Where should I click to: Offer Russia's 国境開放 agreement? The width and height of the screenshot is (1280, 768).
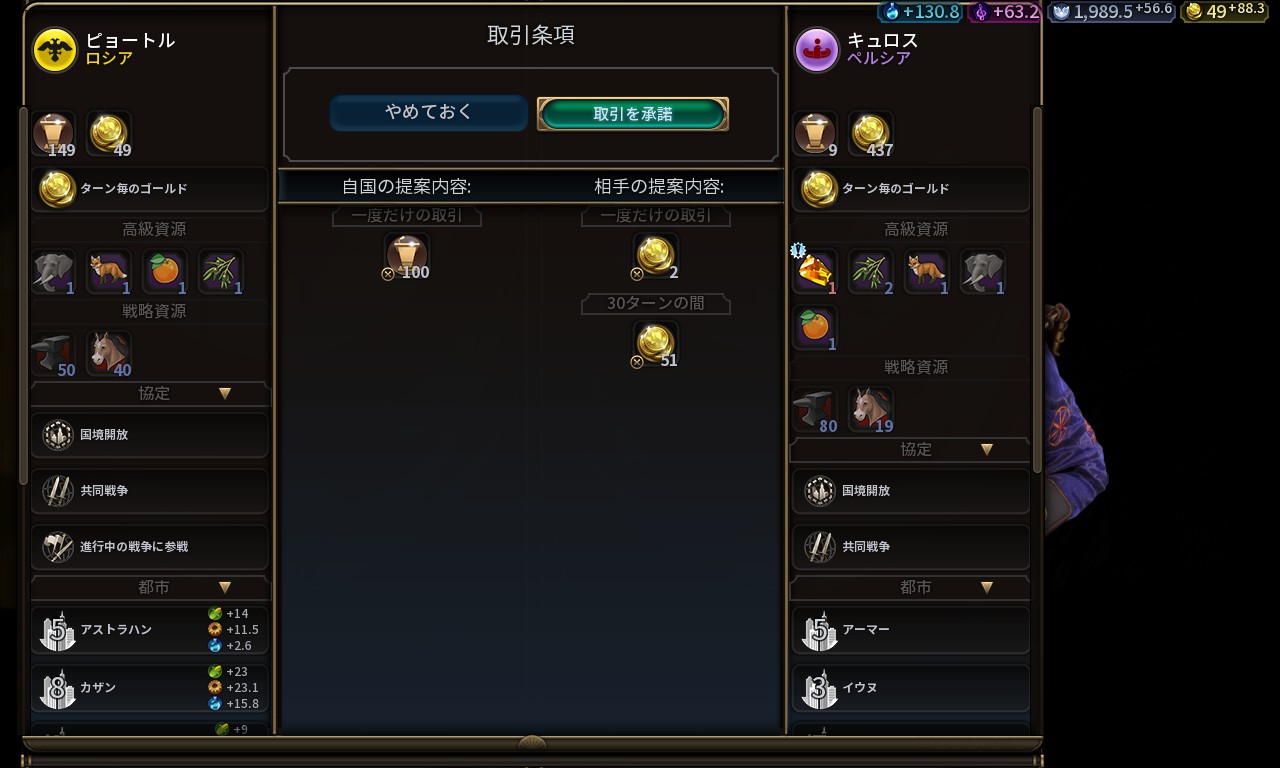point(150,435)
